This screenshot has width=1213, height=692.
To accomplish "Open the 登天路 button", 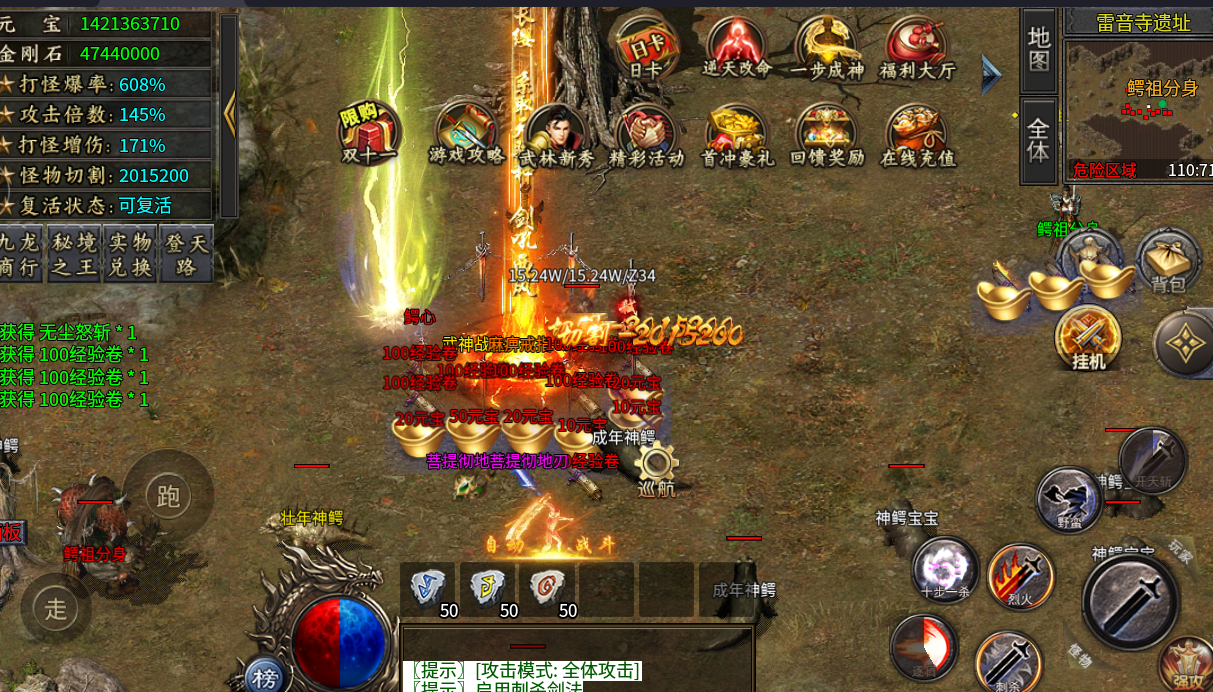I will 186,254.
